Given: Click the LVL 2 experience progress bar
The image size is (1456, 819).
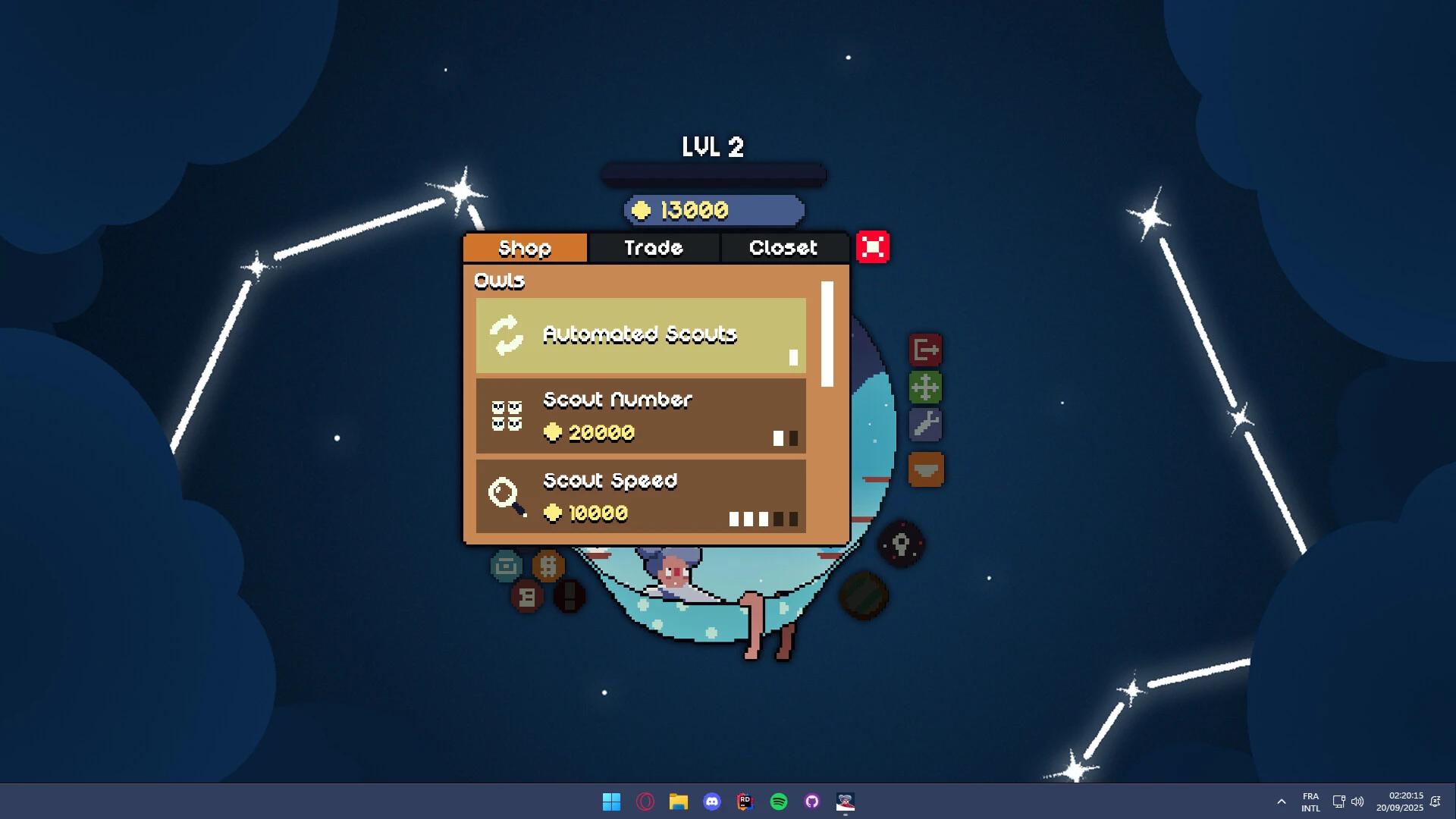Looking at the screenshot, I should (x=712, y=173).
